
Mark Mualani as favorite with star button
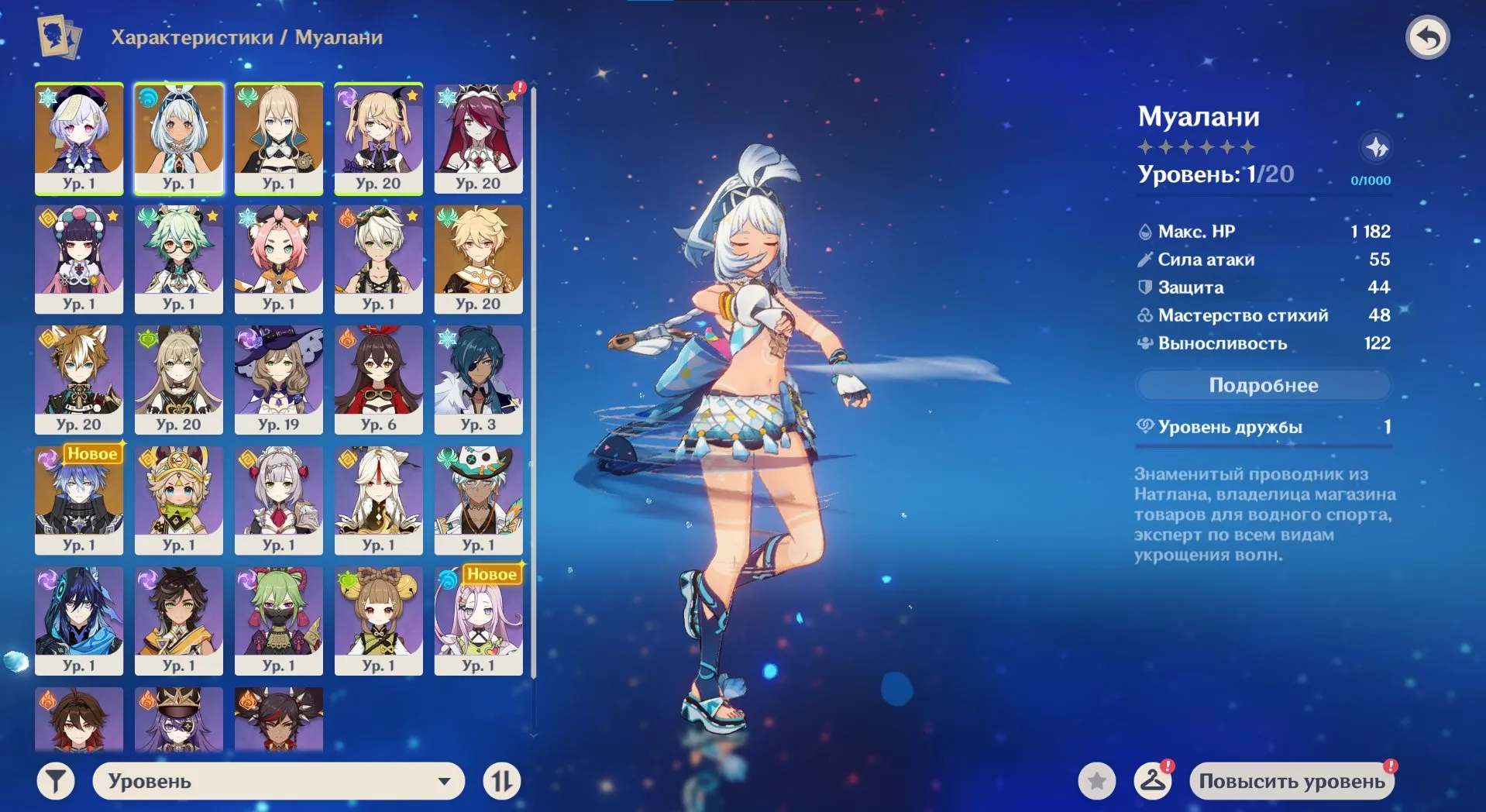1096,781
